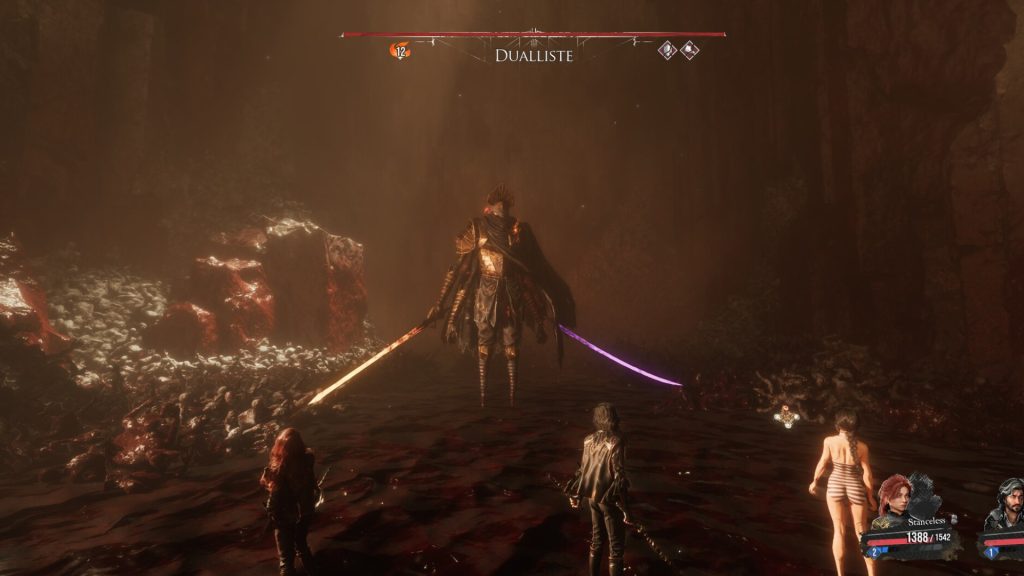Click the left diamond status icon beside Dualliste
The height and width of the screenshot is (576, 1024).
(x=668, y=50)
